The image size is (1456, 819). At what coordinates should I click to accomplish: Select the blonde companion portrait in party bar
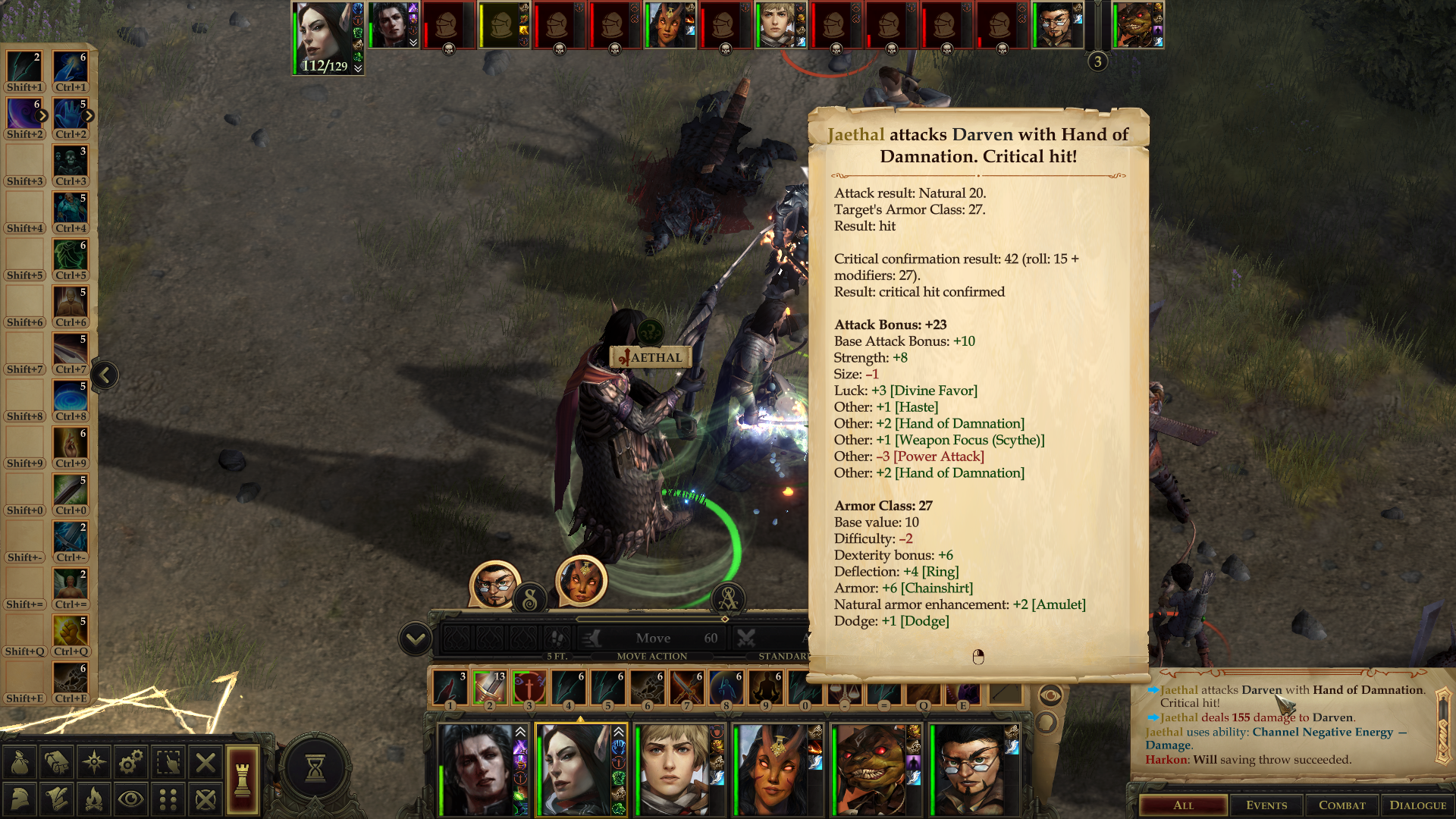(673, 770)
